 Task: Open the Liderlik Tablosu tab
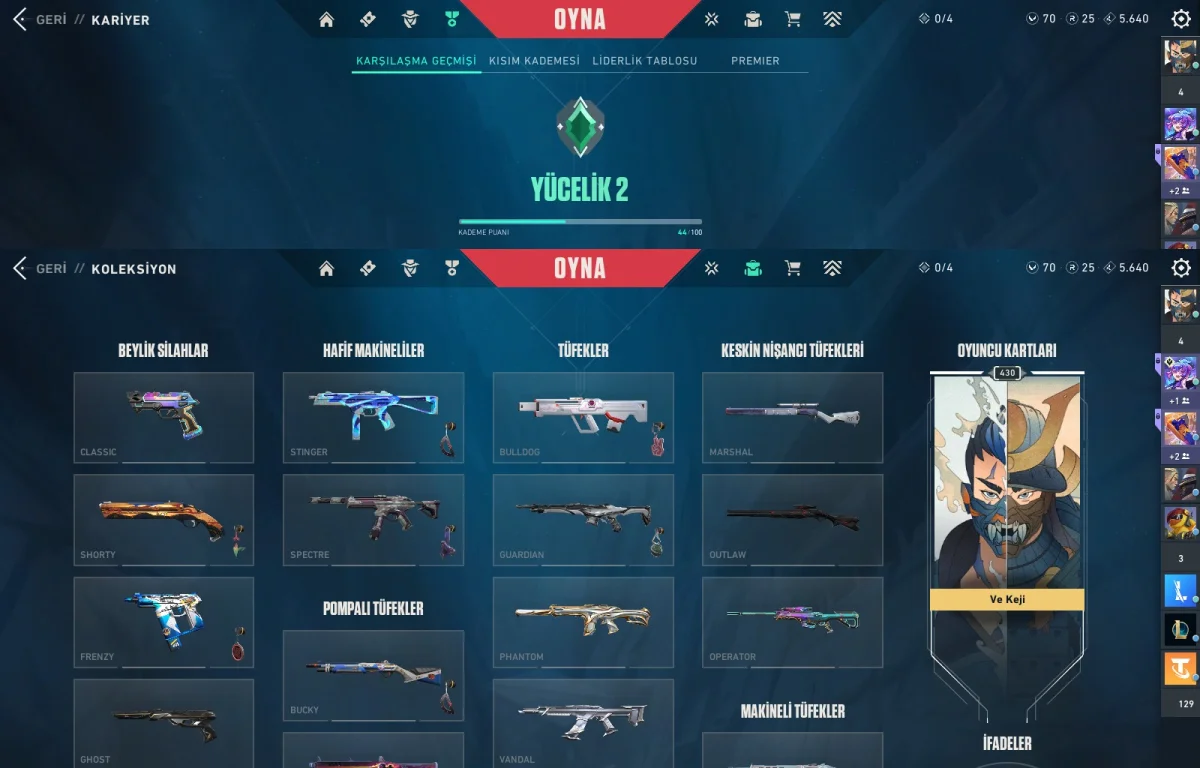pyautogui.click(x=644, y=61)
